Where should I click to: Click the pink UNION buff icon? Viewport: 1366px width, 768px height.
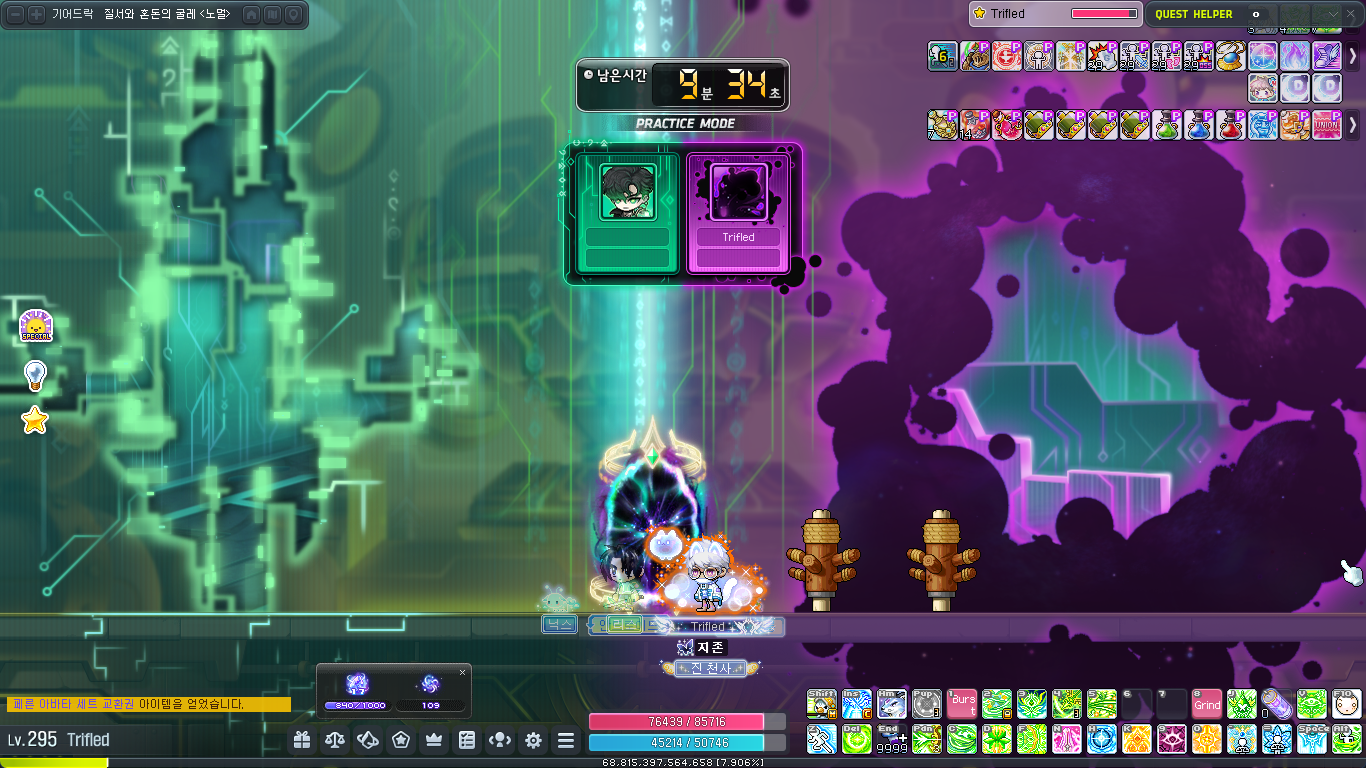pyautogui.click(x=1327, y=125)
